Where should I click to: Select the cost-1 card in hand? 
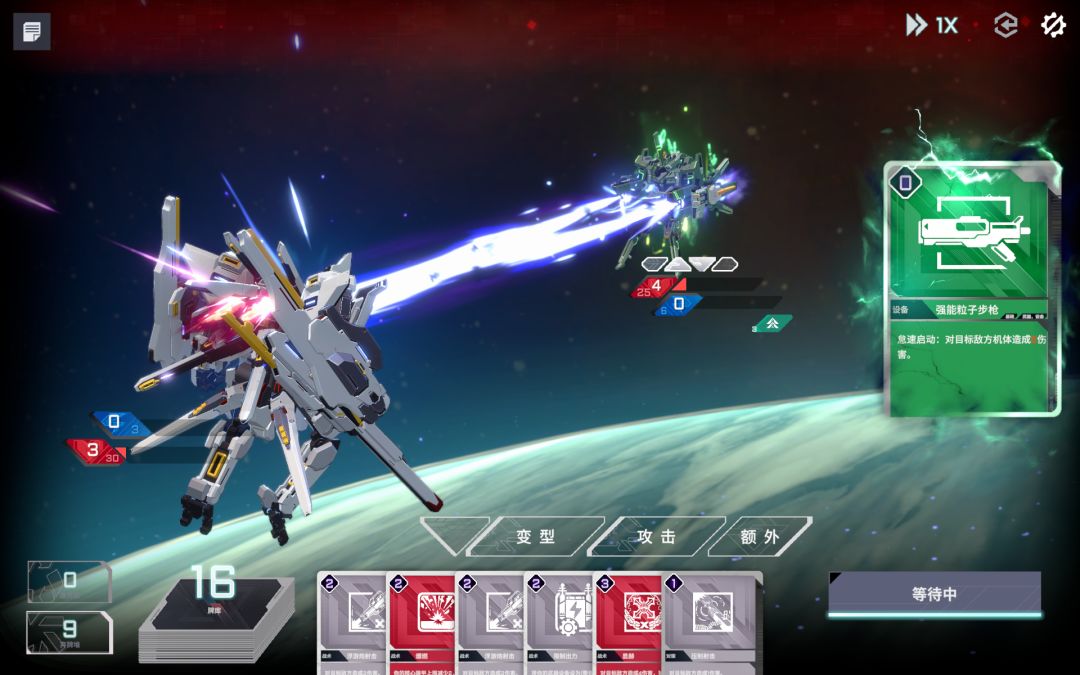(x=712, y=622)
